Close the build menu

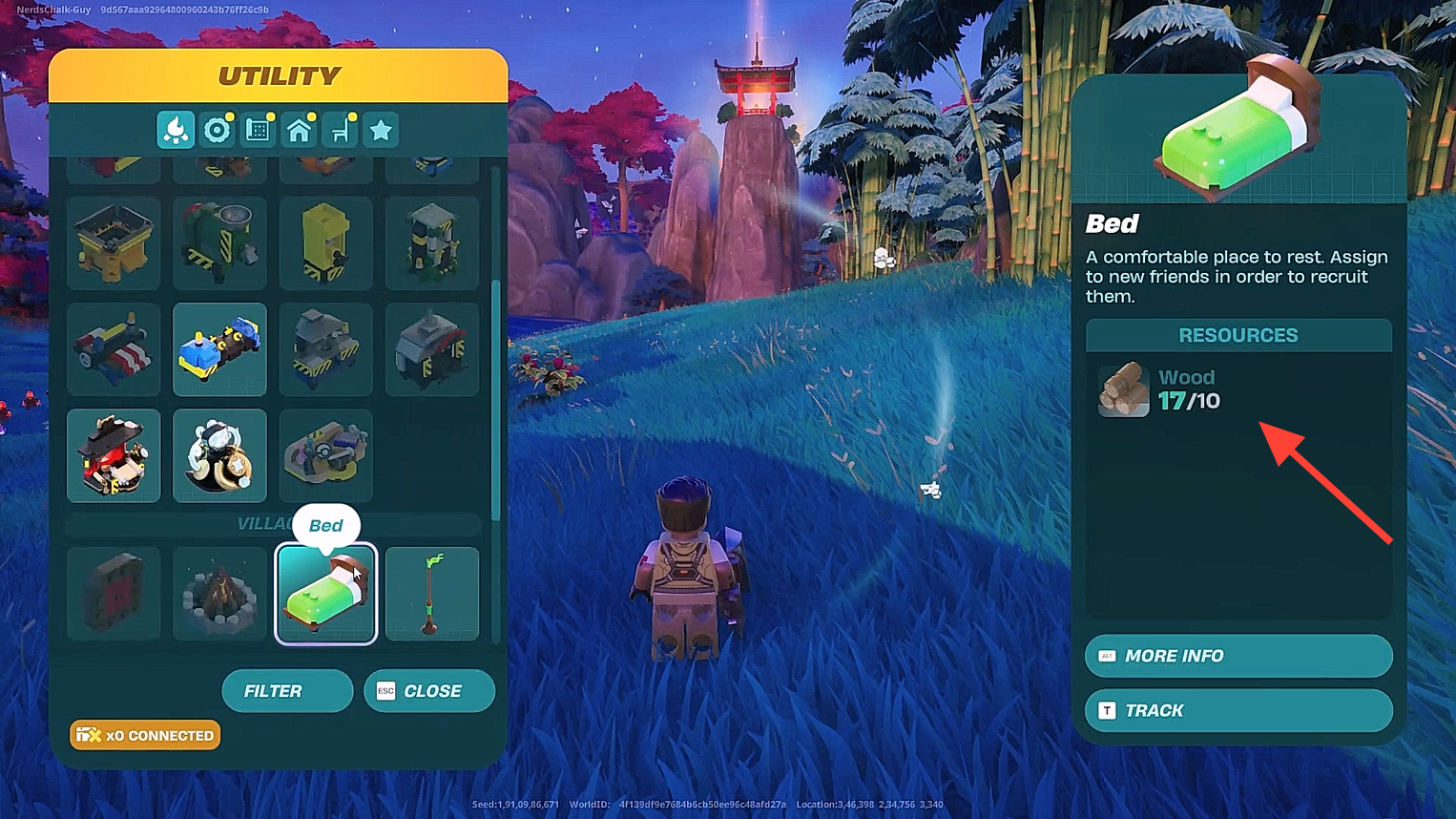(x=428, y=690)
